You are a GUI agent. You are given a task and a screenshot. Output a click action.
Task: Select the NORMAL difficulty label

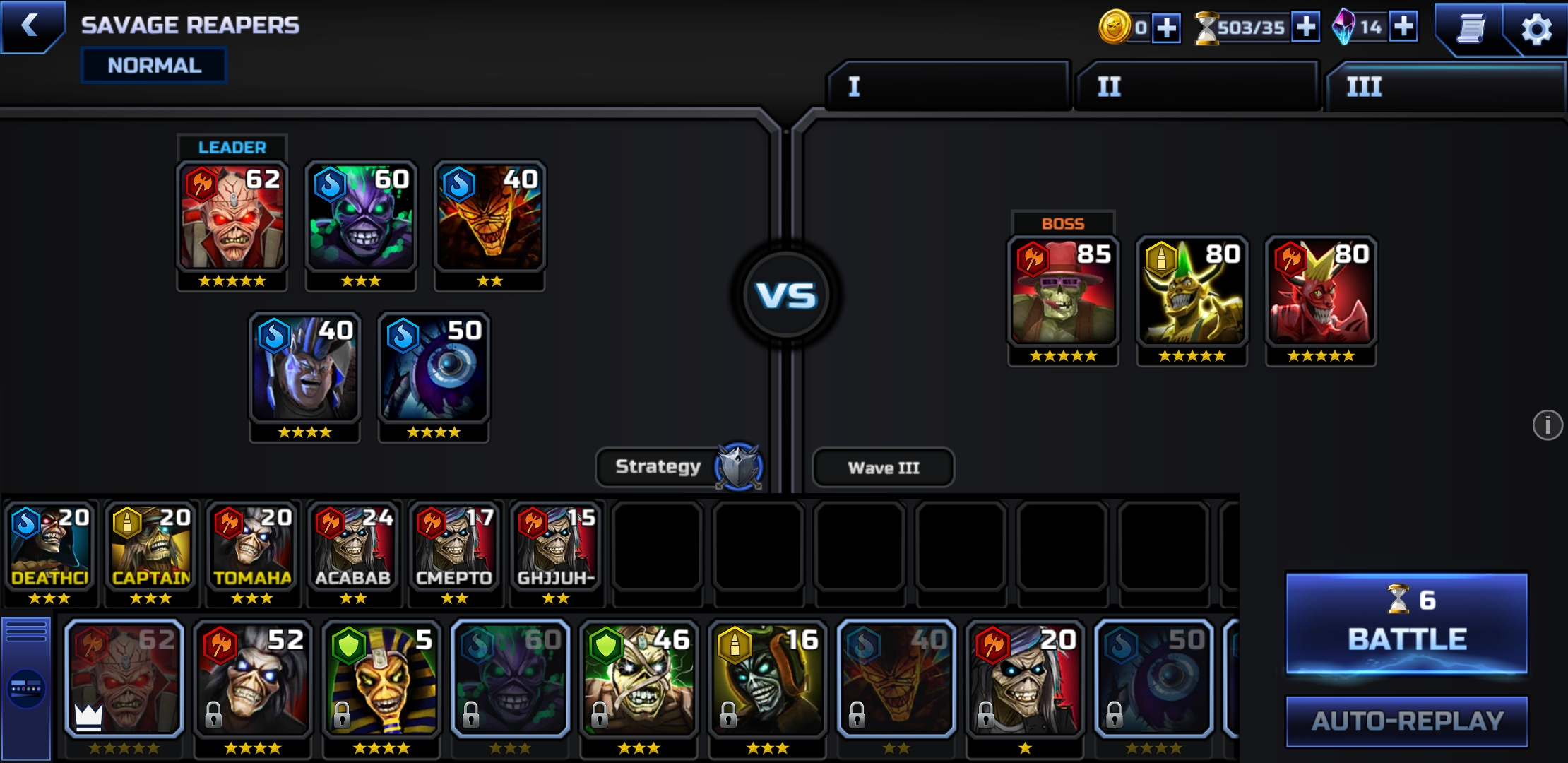click(x=153, y=65)
